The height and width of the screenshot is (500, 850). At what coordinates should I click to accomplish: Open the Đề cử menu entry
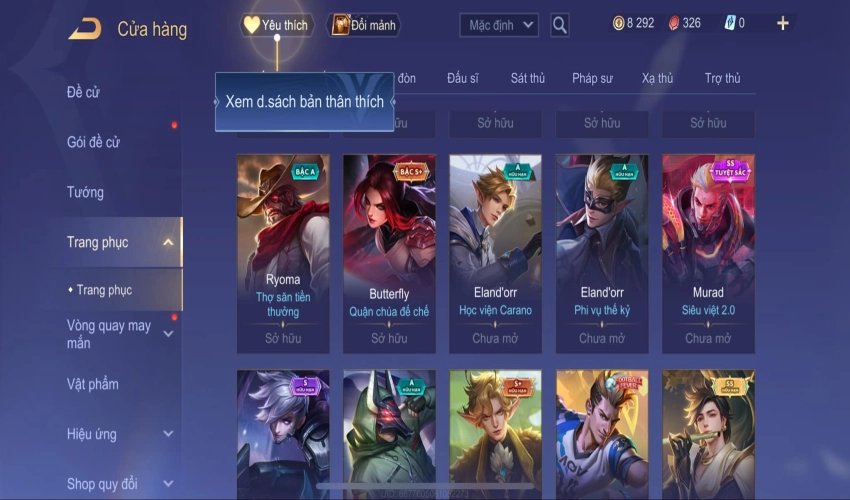coord(84,93)
